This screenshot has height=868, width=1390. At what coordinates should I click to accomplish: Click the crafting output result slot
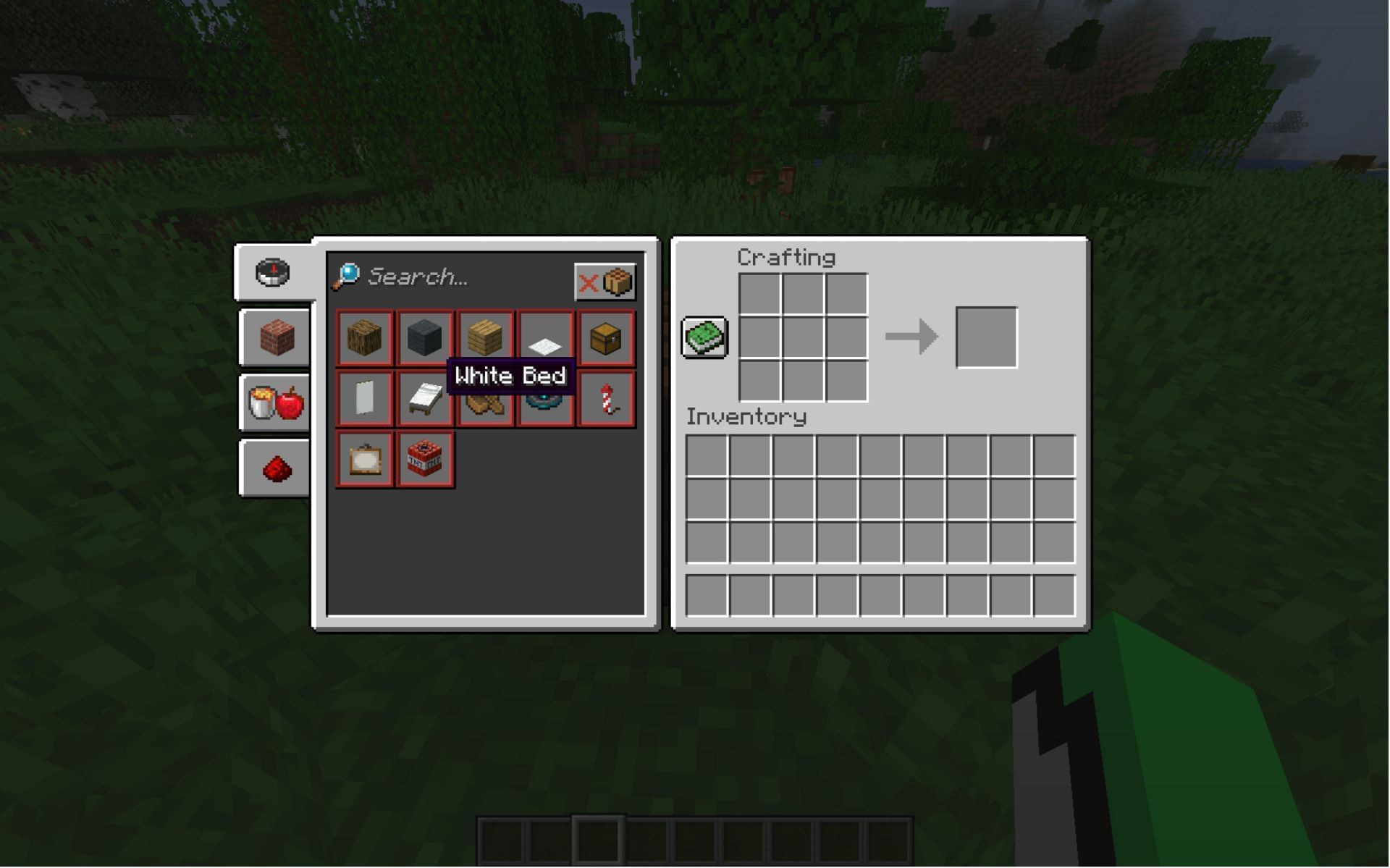click(987, 337)
